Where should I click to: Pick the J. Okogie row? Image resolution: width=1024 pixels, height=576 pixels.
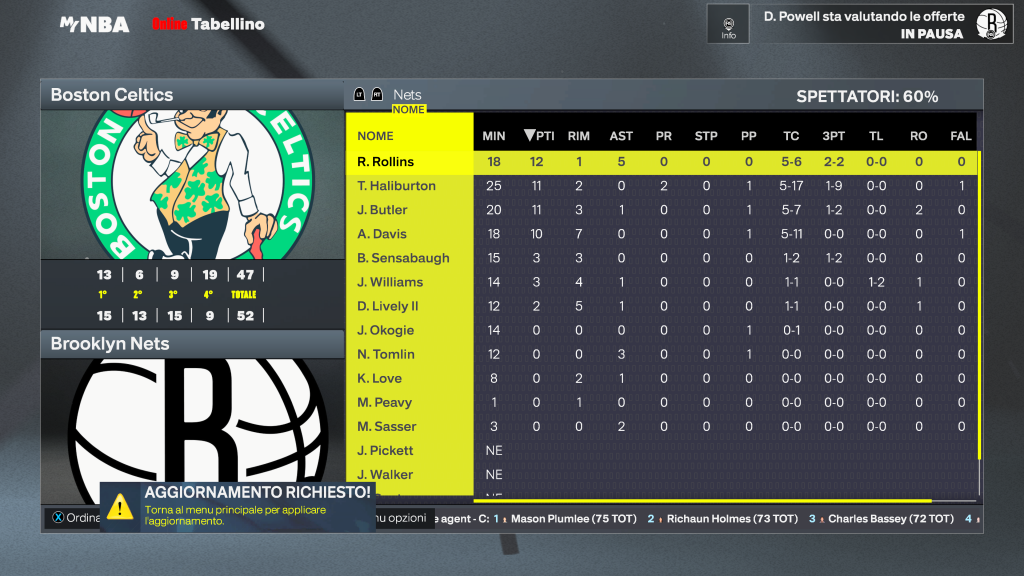pyautogui.click(x=386, y=330)
